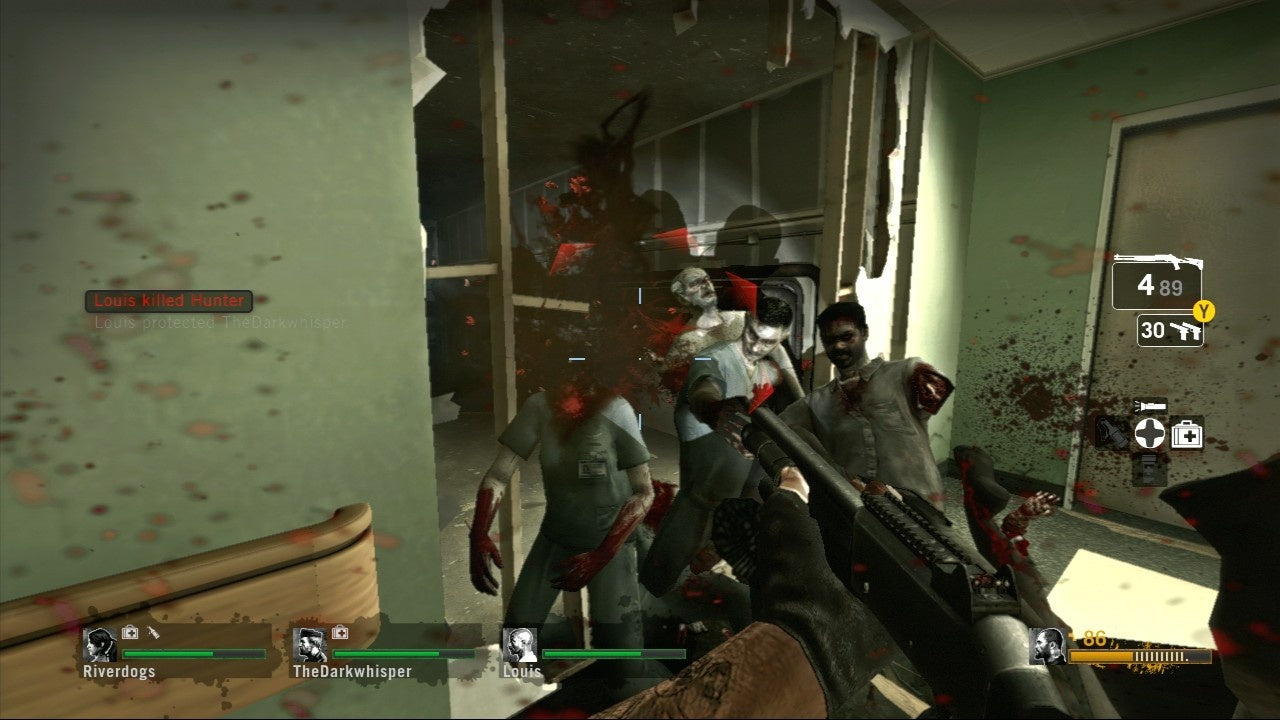Image resolution: width=1280 pixels, height=720 pixels.
Task: Click the dual pistols icon
Action: click(x=1187, y=332)
